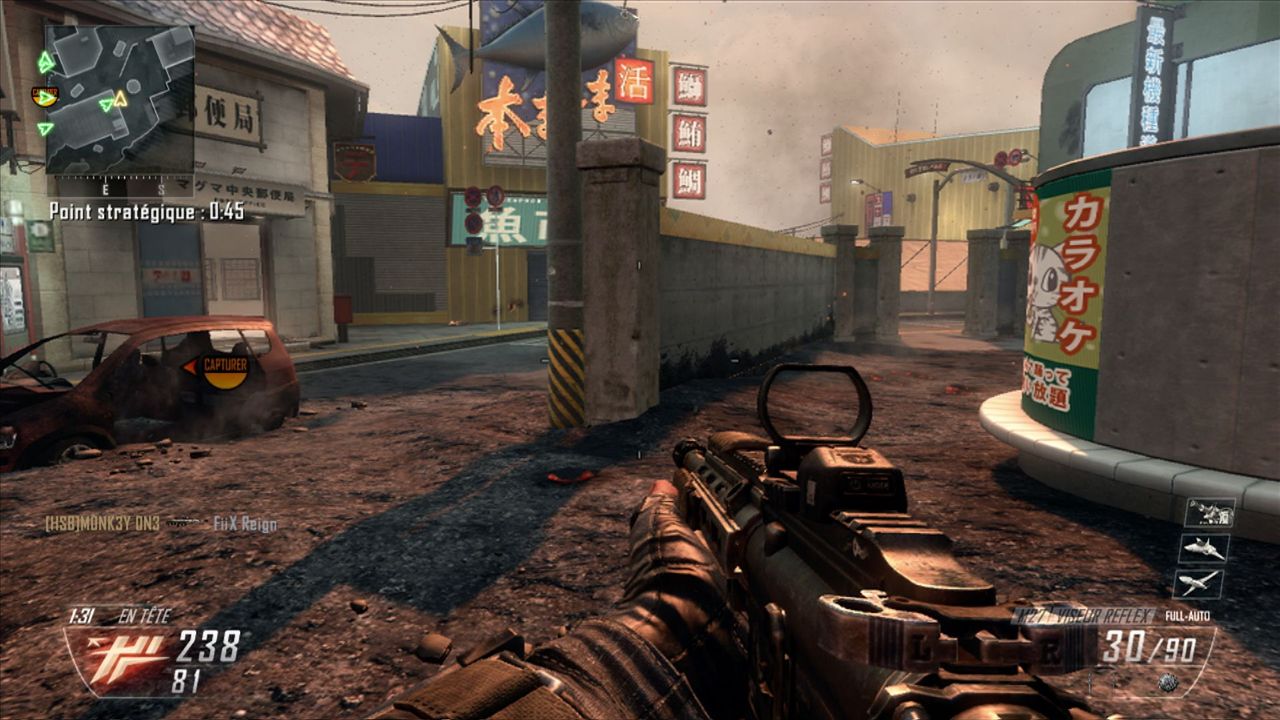Screen dimensions: 1280x720
Task: Click the MONK3Y DN3 kill feed entry
Action: pos(103,523)
